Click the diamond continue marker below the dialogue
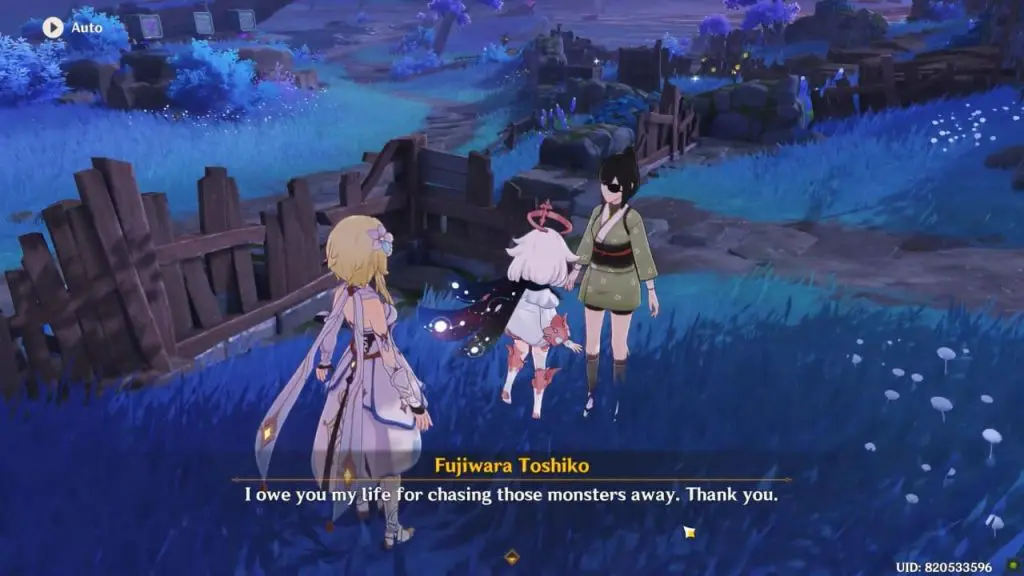 tap(511, 556)
